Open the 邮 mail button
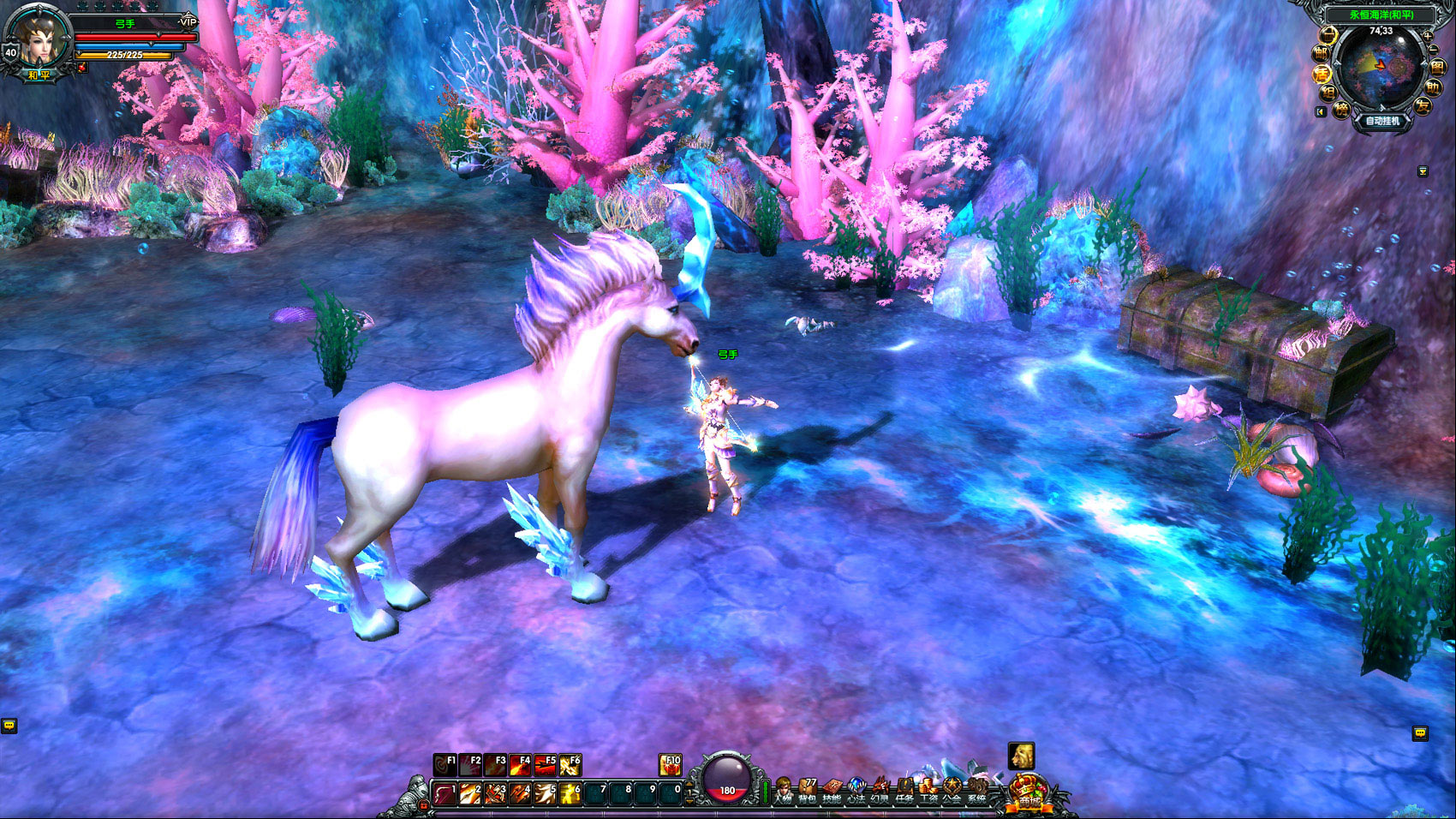Viewport: 1456px width, 819px height. click(1320, 53)
